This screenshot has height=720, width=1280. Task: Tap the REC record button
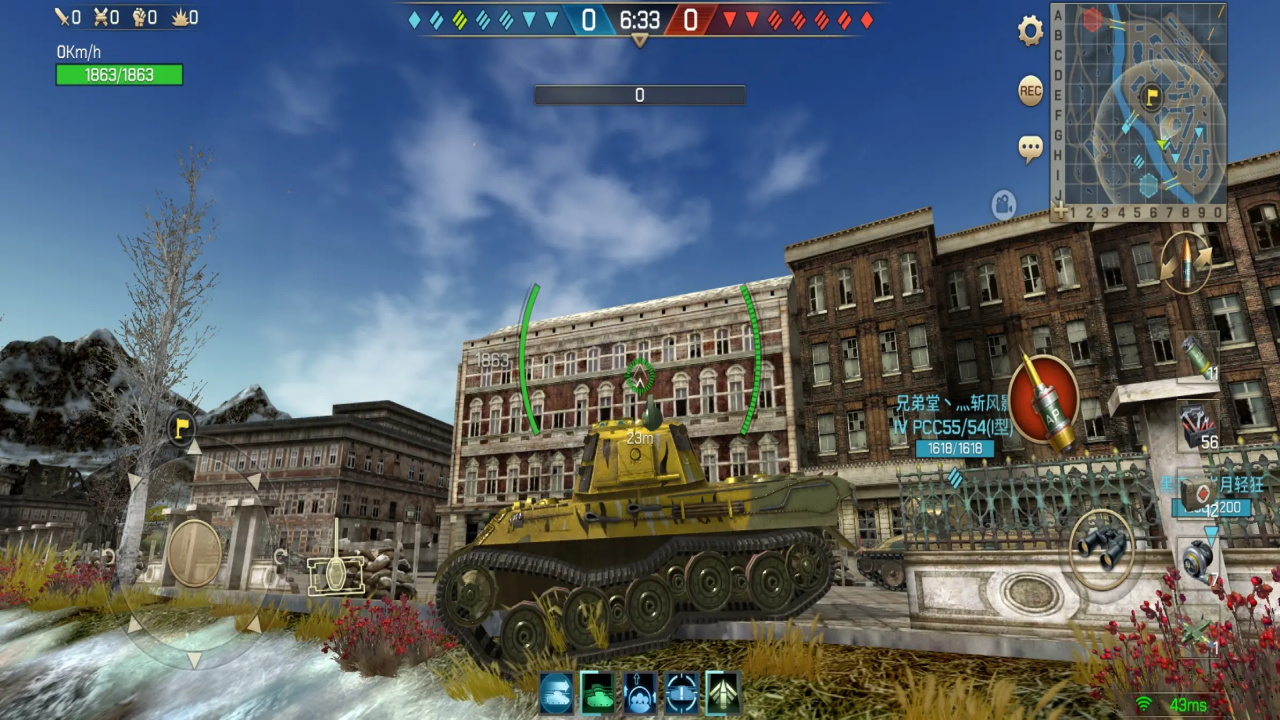[1030, 91]
